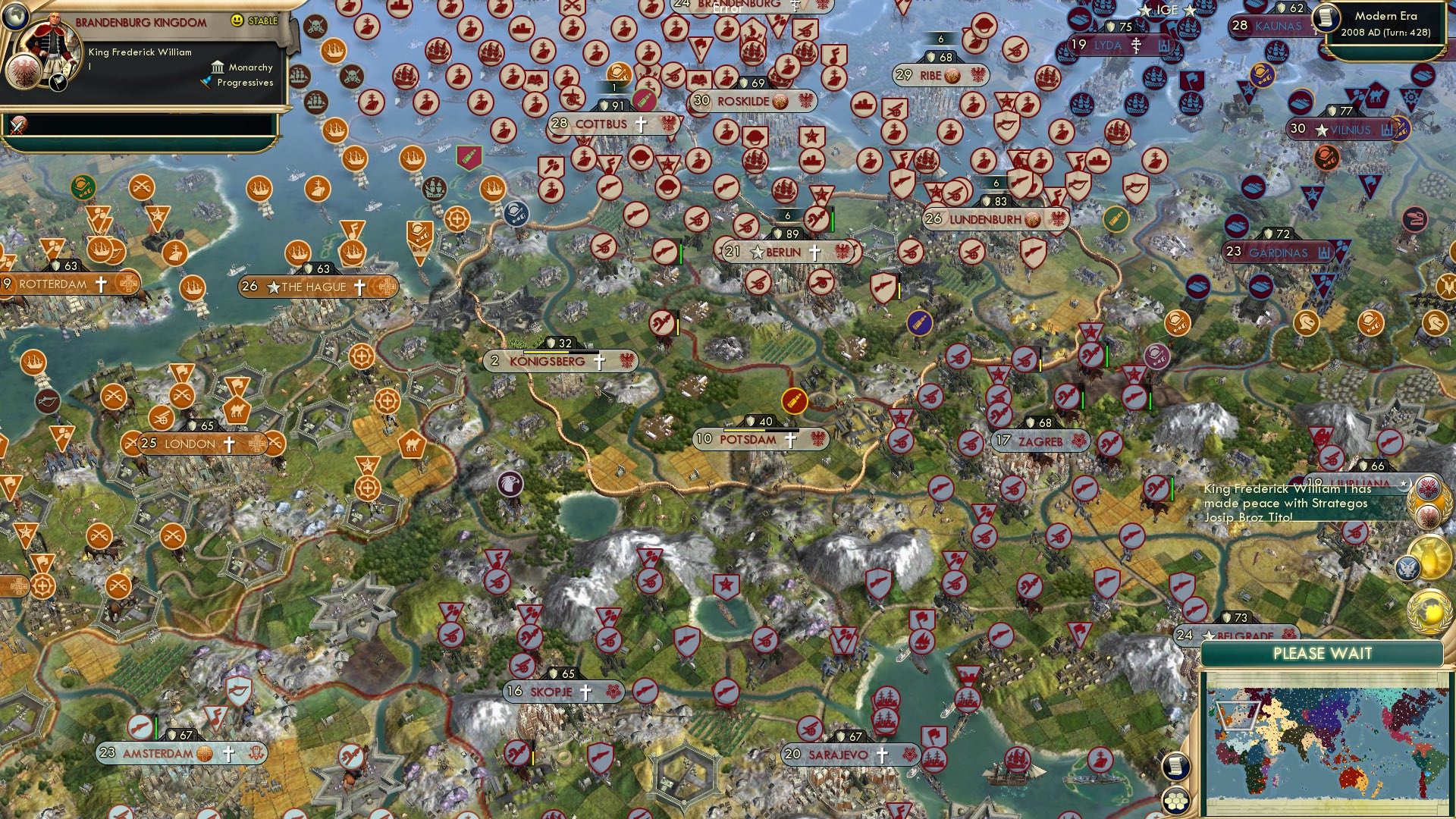The image size is (1456, 819).
Task: Click the STABLE smiley face indicator
Action: click(x=237, y=21)
